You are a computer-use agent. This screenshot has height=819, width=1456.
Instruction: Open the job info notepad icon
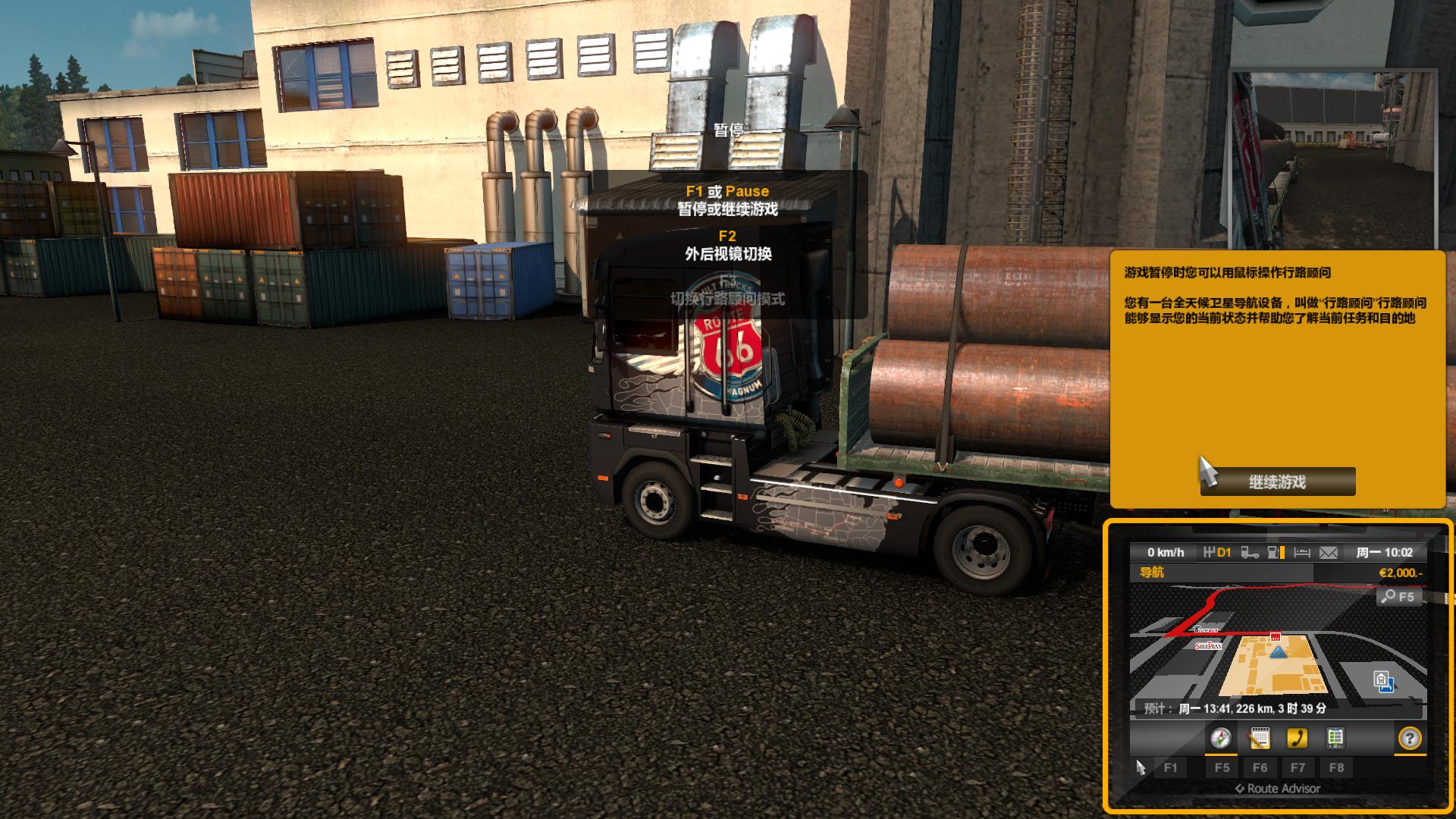tap(1260, 739)
